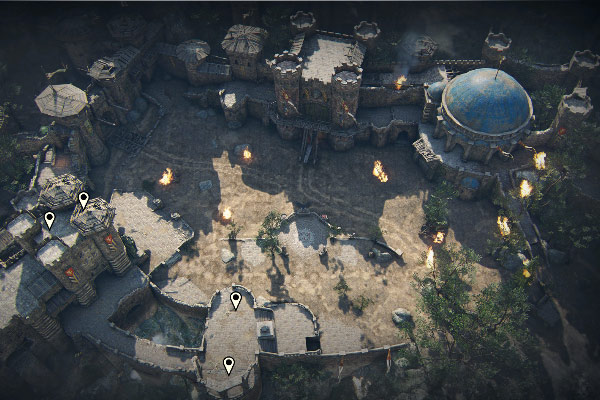Click the map pin on the flat gatehouse rooftop
The width and height of the screenshot is (600, 400).
click(x=49, y=219)
